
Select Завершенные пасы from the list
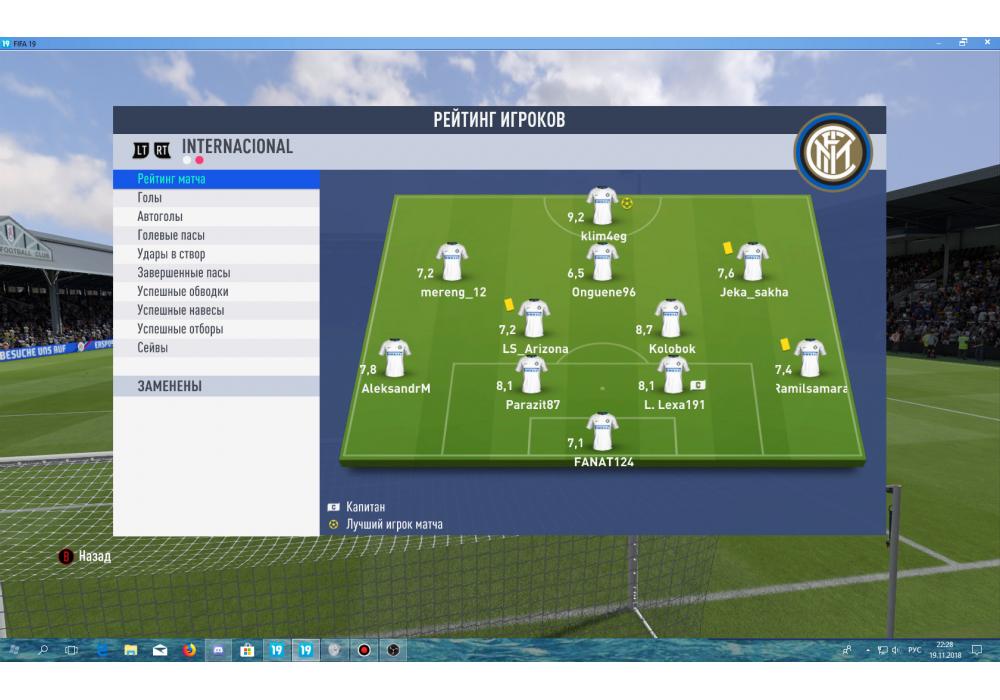(x=184, y=273)
